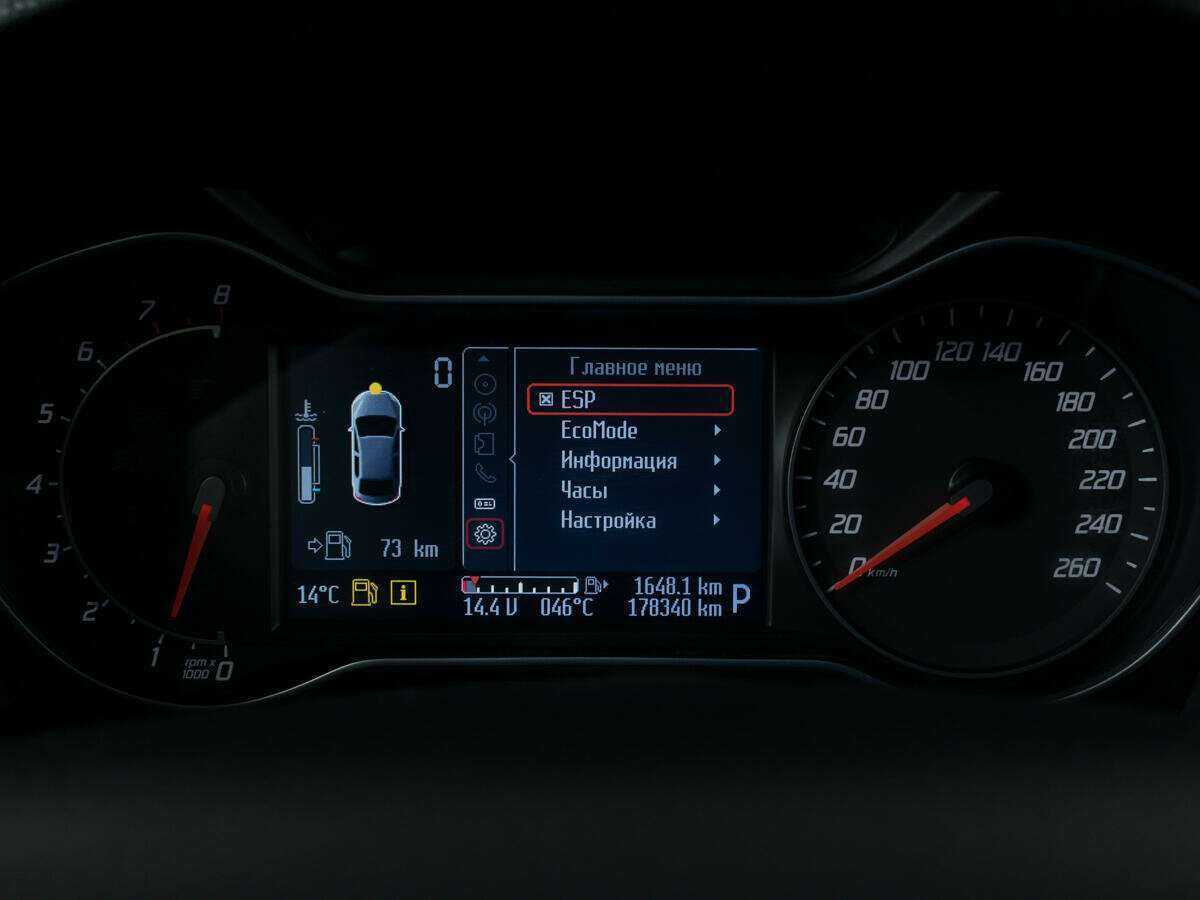
Task: Click the yellow low fuel warning icon
Action: [364, 593]
